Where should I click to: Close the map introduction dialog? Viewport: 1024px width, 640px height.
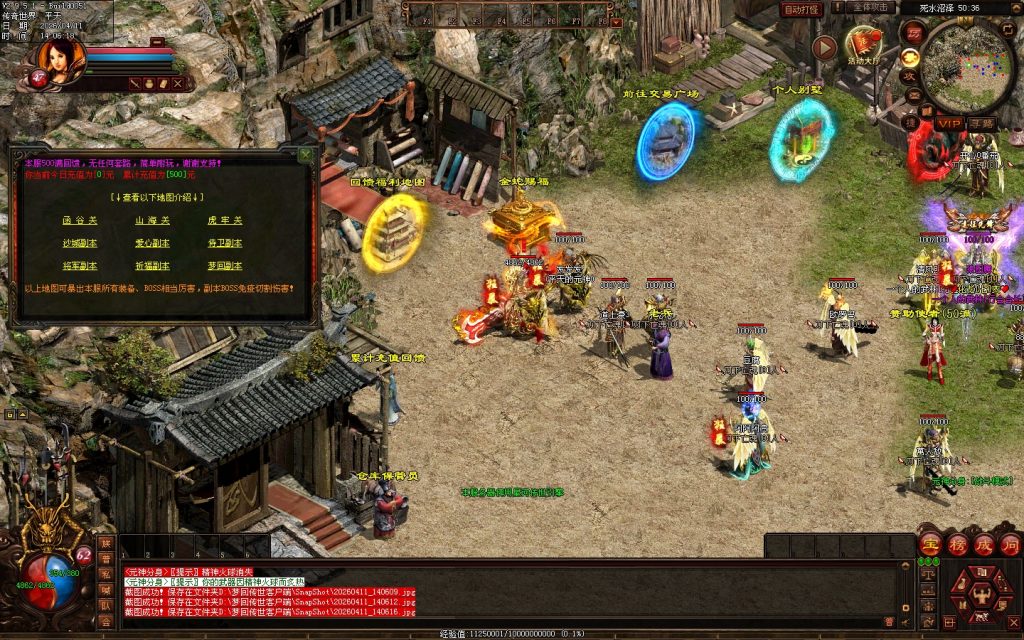click(305, 155)
